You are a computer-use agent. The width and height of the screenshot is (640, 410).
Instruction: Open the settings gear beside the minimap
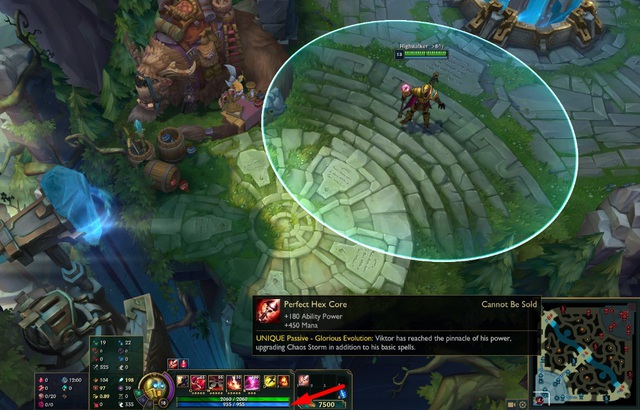522,403
